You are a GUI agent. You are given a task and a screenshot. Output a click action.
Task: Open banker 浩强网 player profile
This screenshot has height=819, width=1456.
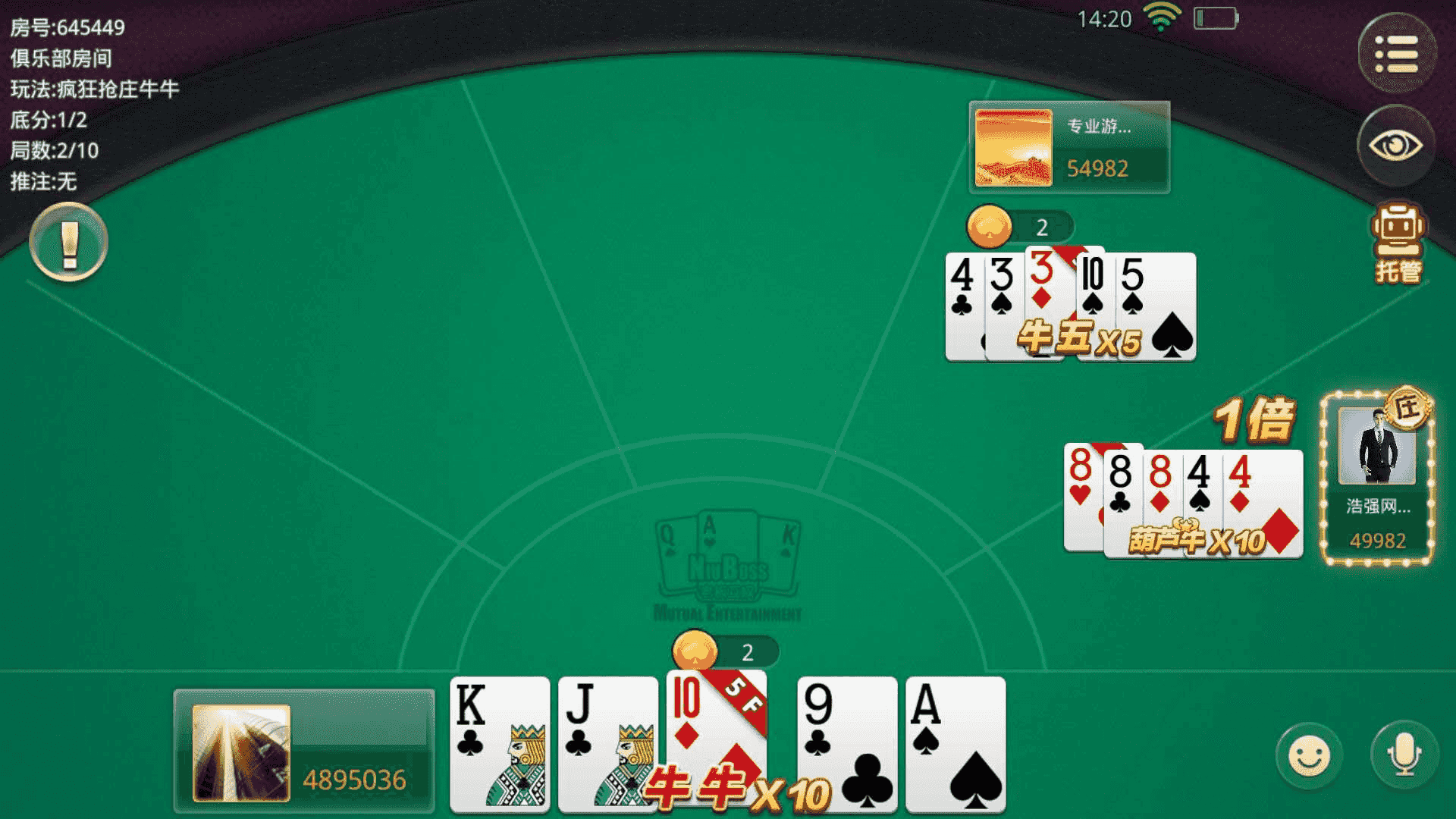point(1376,447)
